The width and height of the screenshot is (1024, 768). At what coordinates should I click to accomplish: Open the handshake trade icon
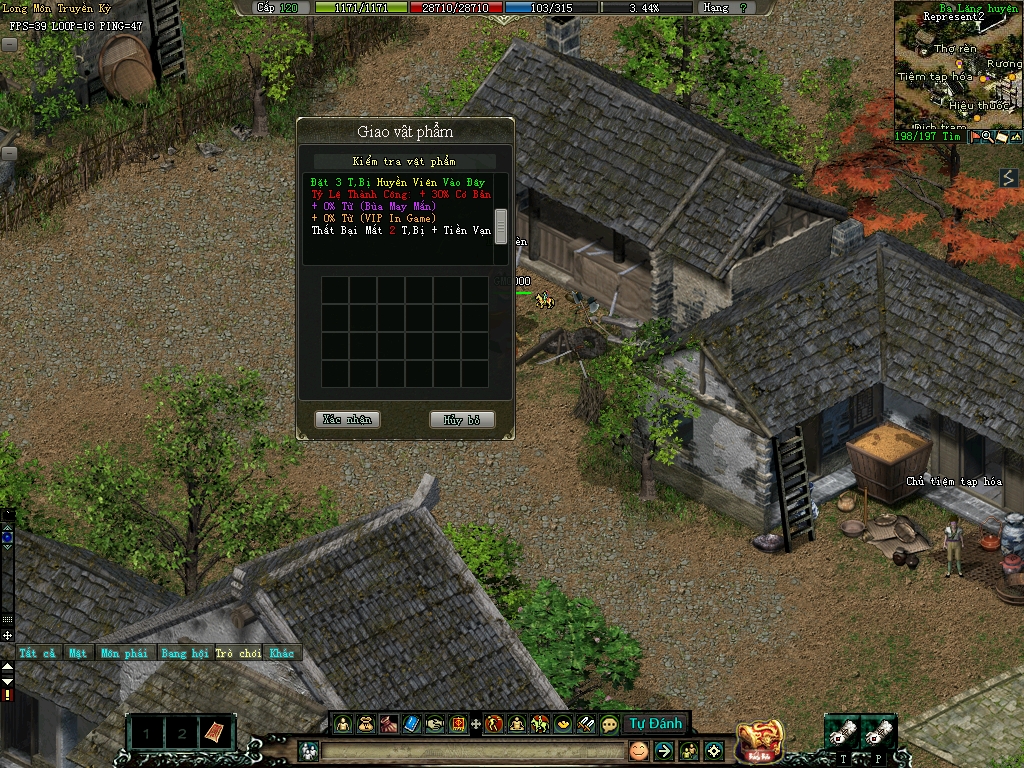(x=435, y=723)
